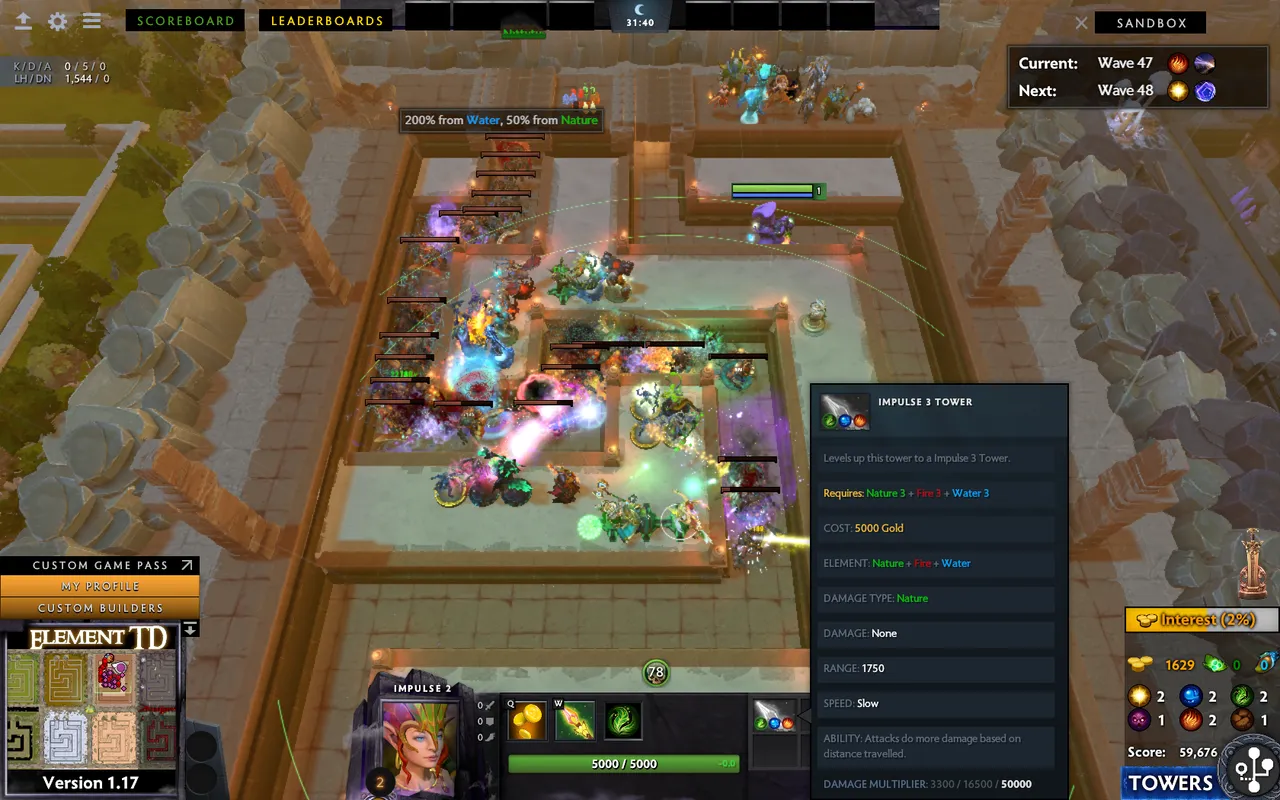Open the Towers panel
This screenshot has height=800, width=1280.
tap(1170, 783)
